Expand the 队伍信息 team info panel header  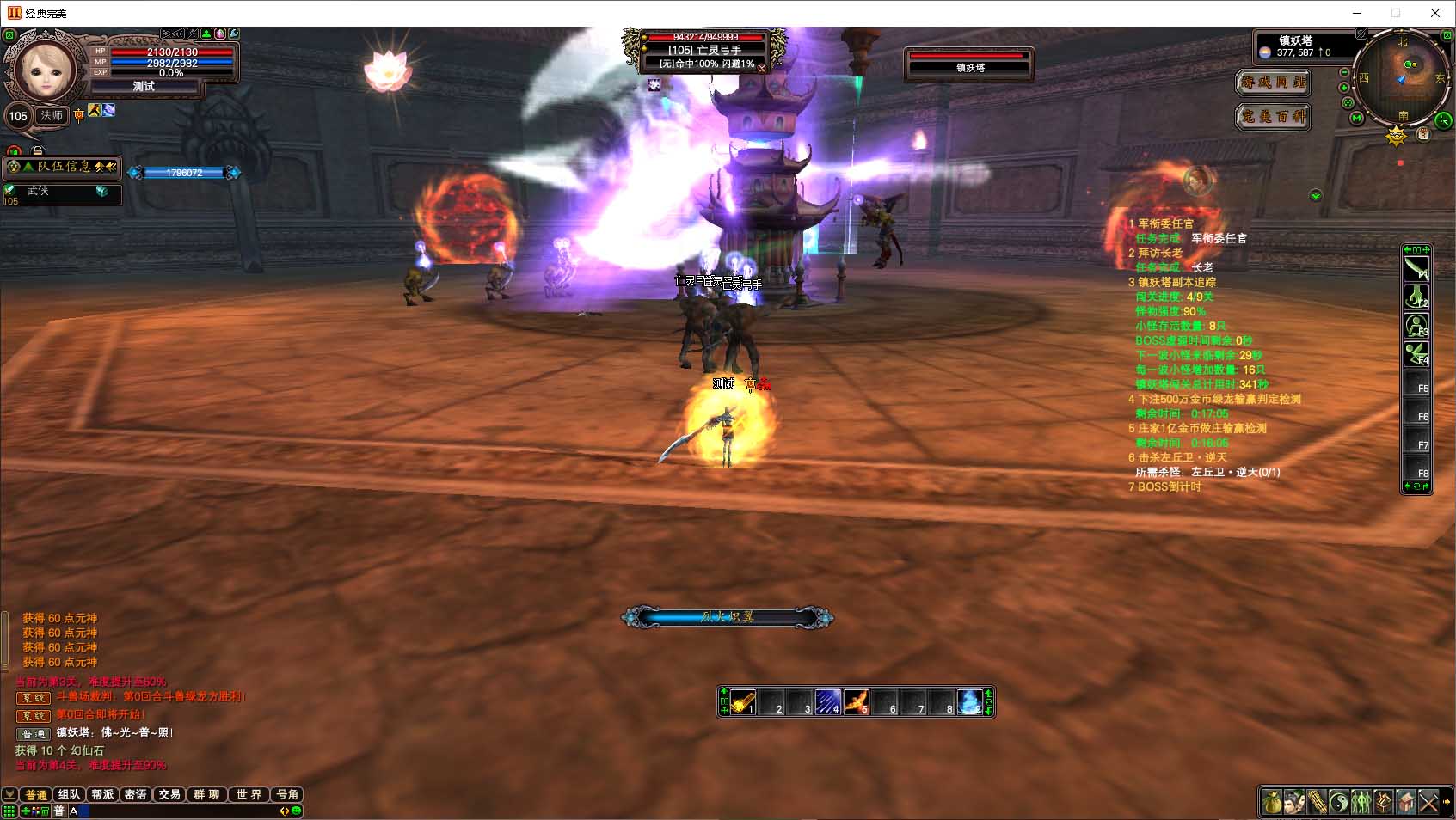pyautogui.click(x=62, y=167)
